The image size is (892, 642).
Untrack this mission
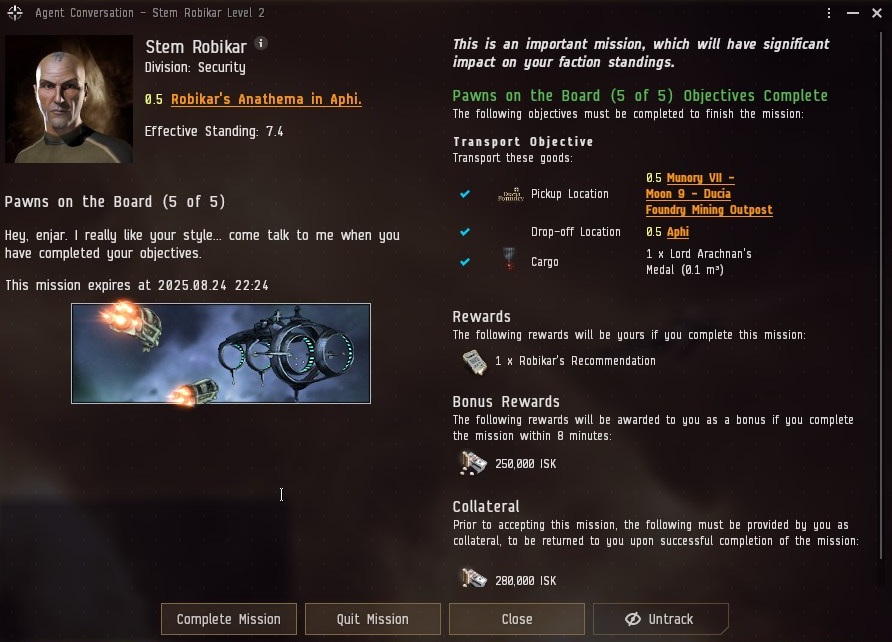(x=660, y=619)
